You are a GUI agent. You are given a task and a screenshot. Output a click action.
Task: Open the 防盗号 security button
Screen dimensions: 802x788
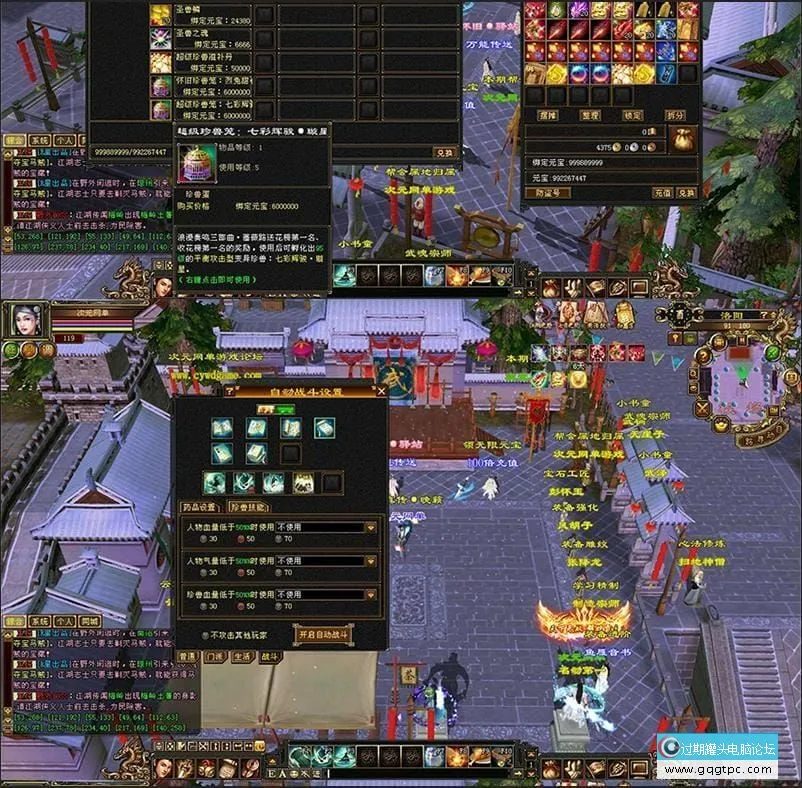click(x=546, y=191)
